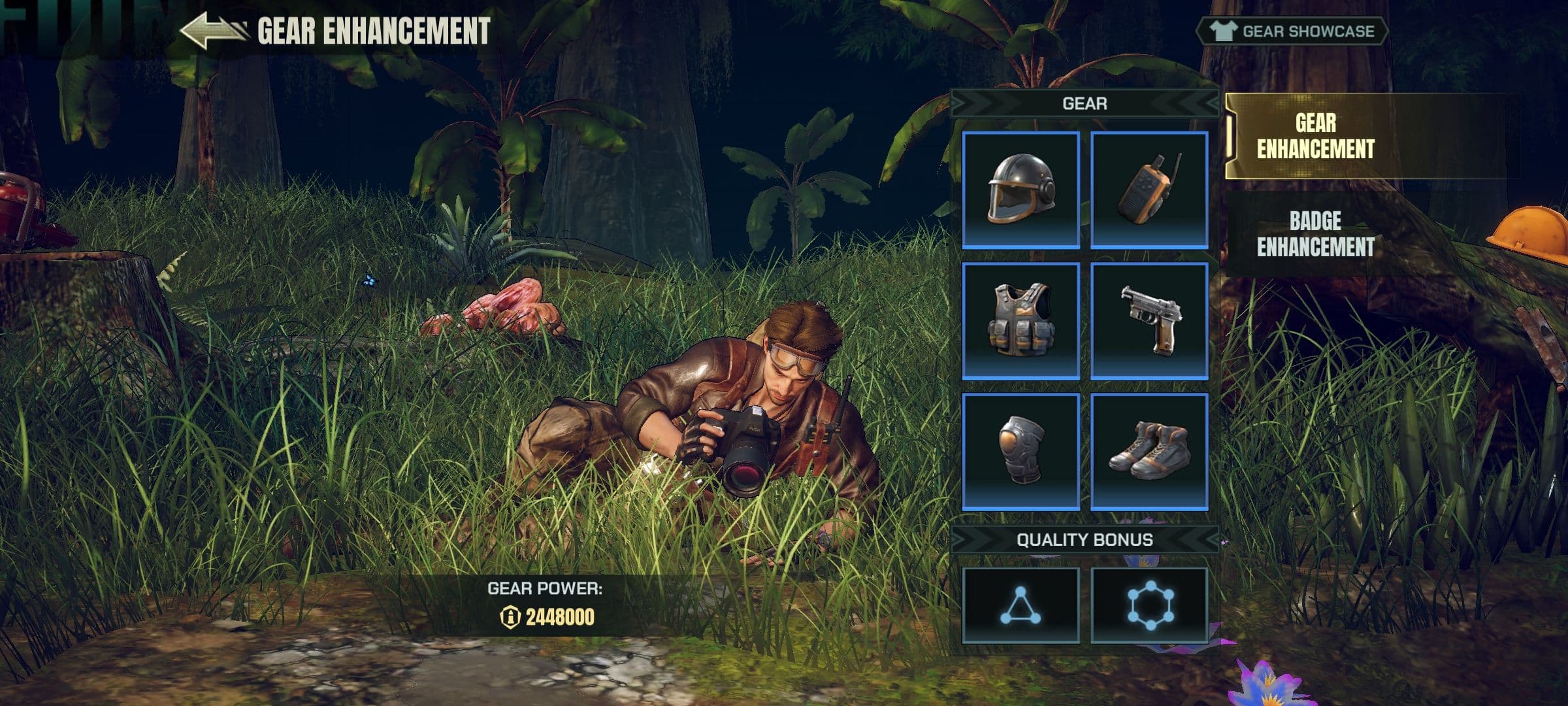Select the walkie-talkie radio gear slot
Viewport: 1568px width, 706px height.
[x=1149, y=190]
